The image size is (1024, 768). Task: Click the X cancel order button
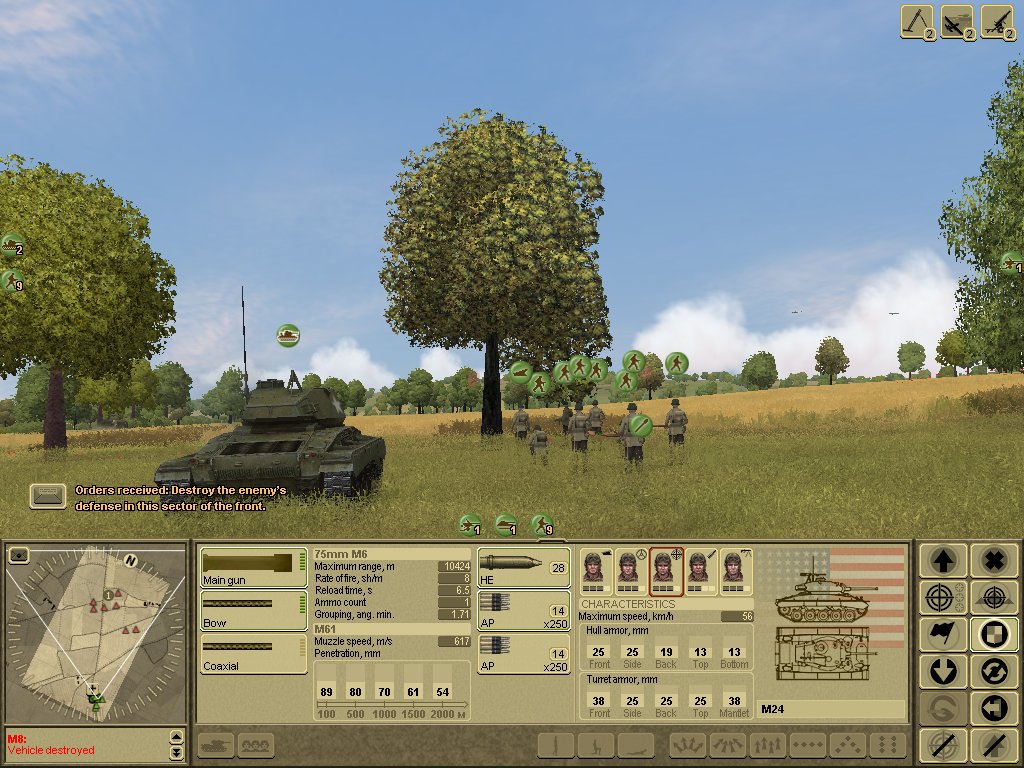point(993,560)
